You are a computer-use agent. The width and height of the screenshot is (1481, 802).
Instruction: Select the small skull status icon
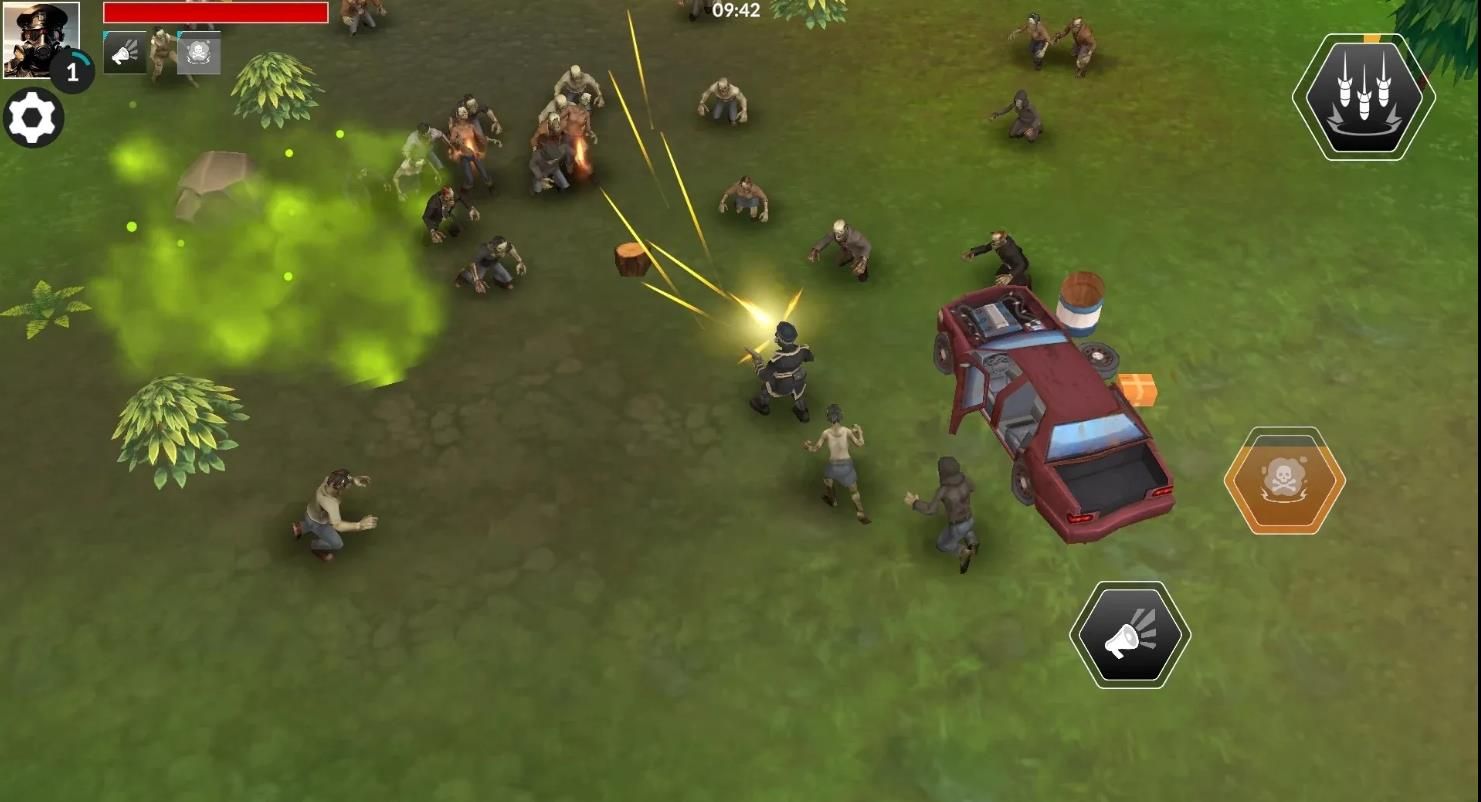click(x=198, y=53)
